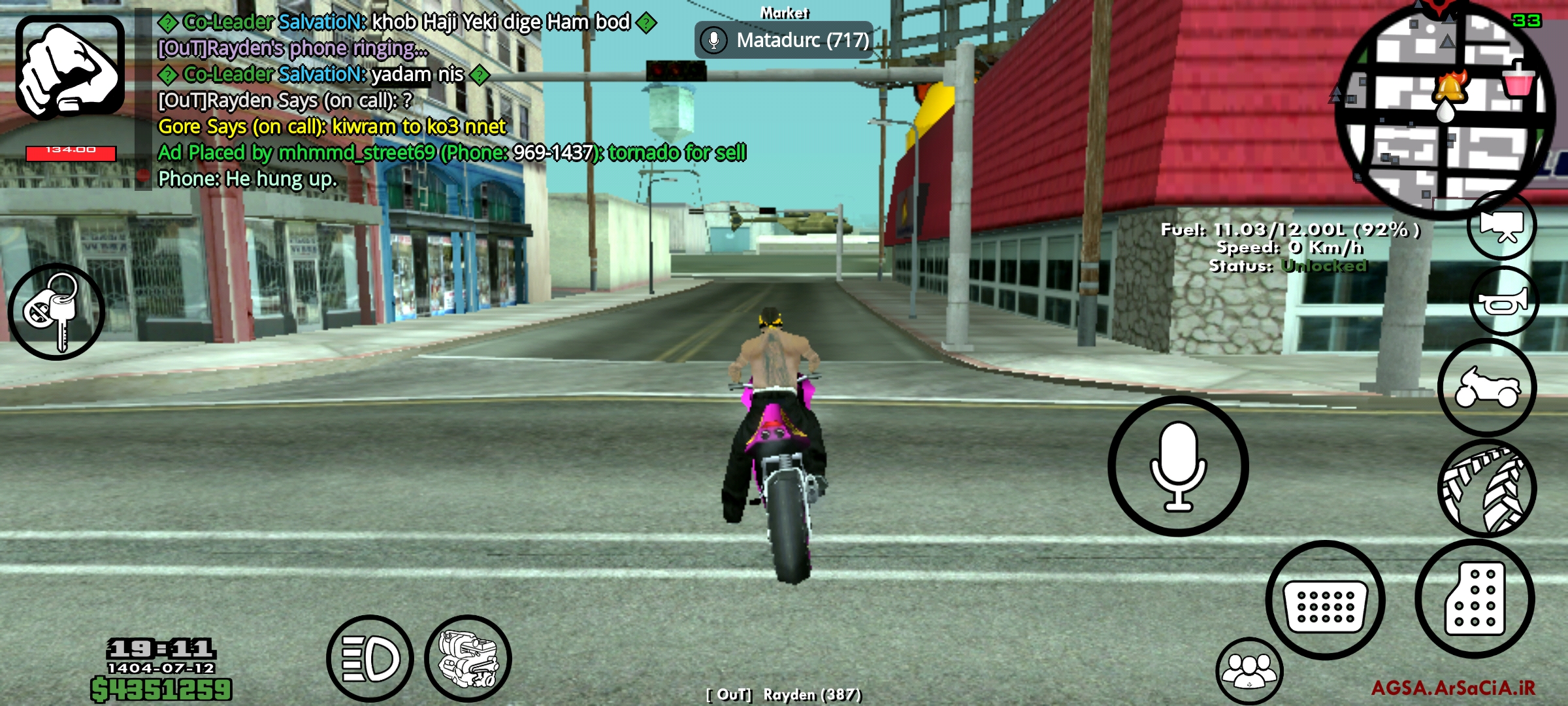Toggle the vehicle lock key button
Image resolution: width=1568 pixels, height=706 pixels.
pos(56,312)
